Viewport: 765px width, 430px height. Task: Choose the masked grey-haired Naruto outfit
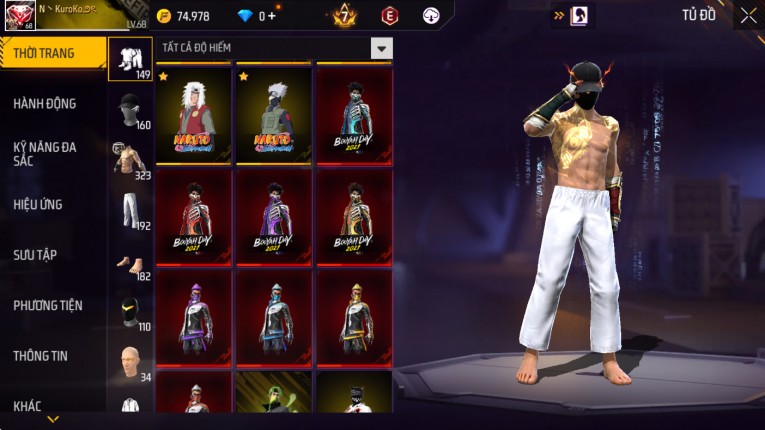[274, 113]
